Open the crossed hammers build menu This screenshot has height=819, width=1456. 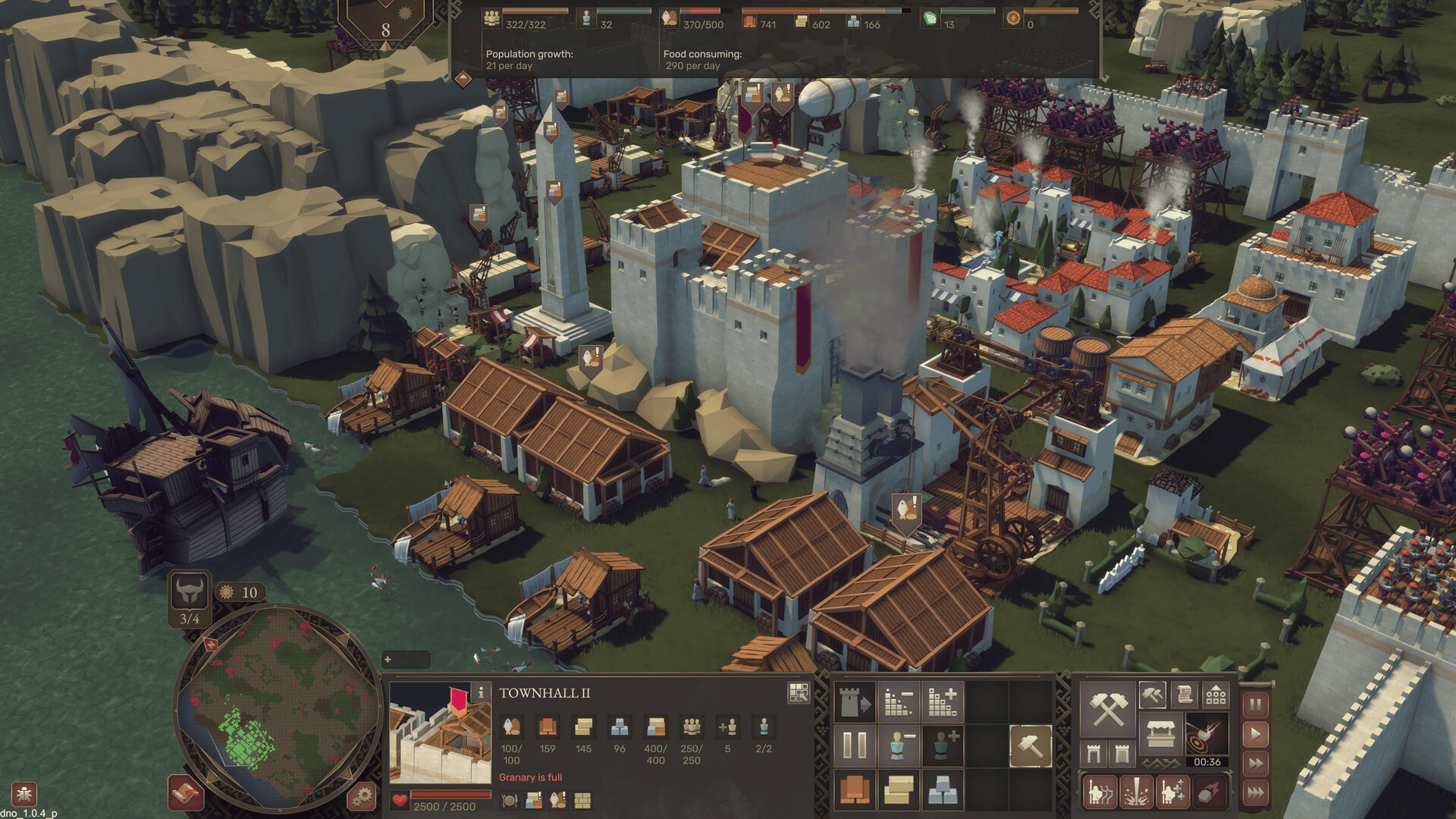tap(1107, 709)
